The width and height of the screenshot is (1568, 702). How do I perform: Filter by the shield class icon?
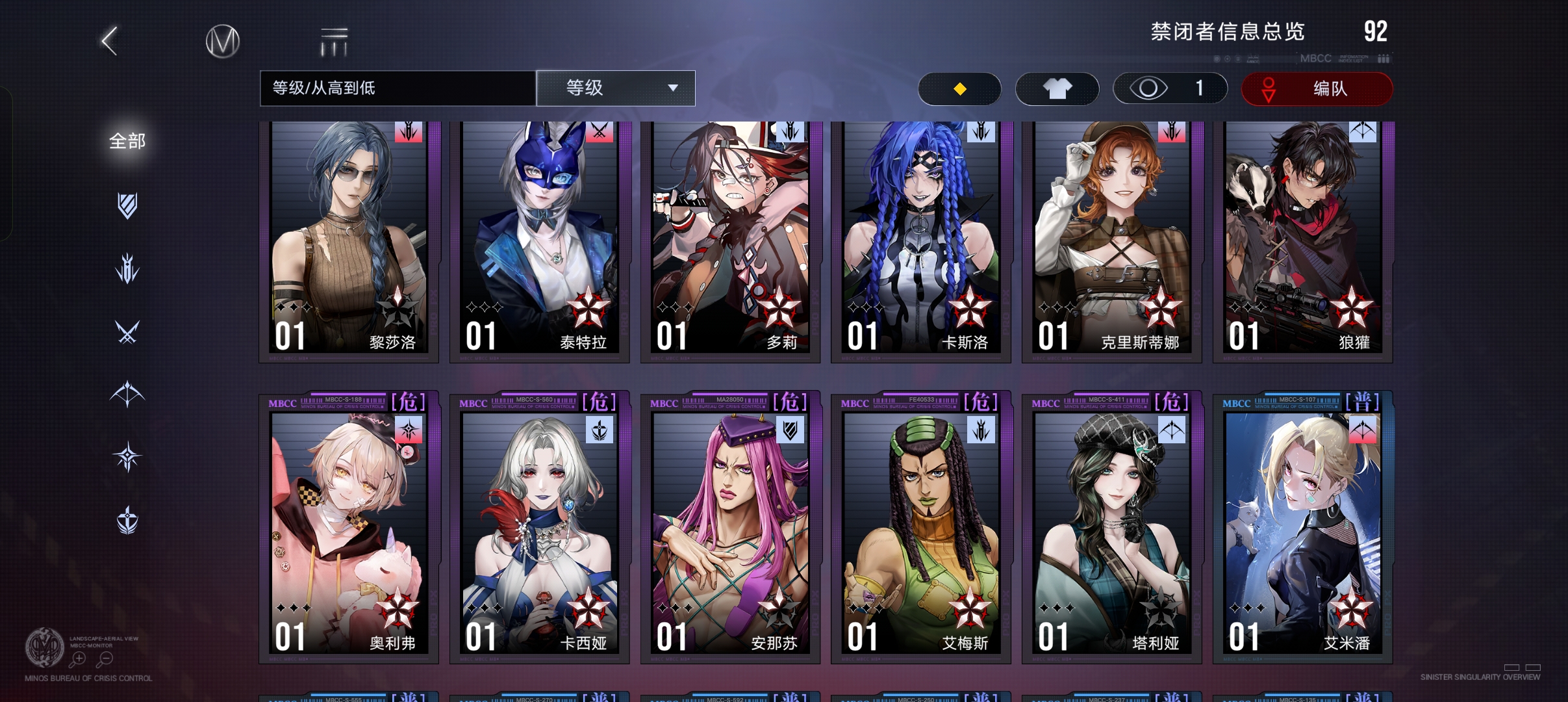coord(127,205)
